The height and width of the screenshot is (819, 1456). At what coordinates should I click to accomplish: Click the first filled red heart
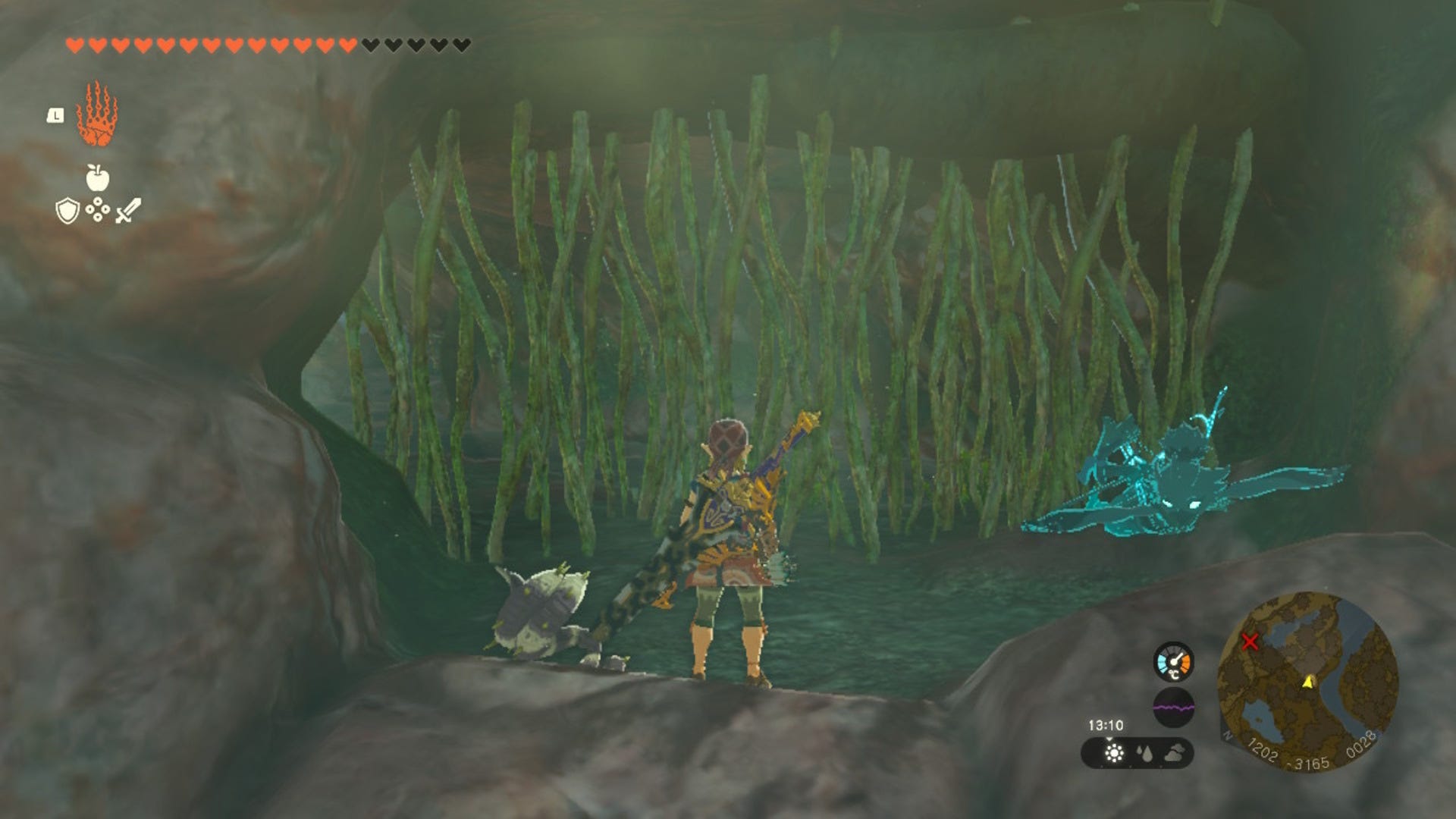coord(76,44)
